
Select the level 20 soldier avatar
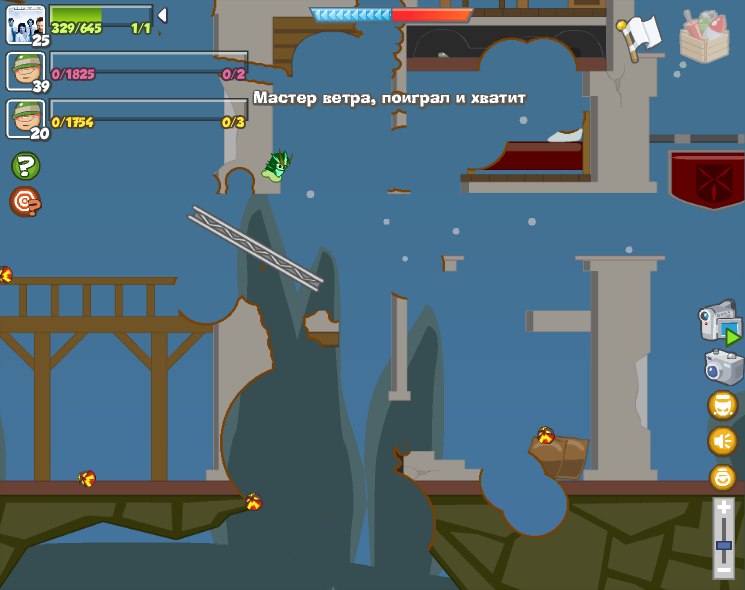(x=24, y=118)
